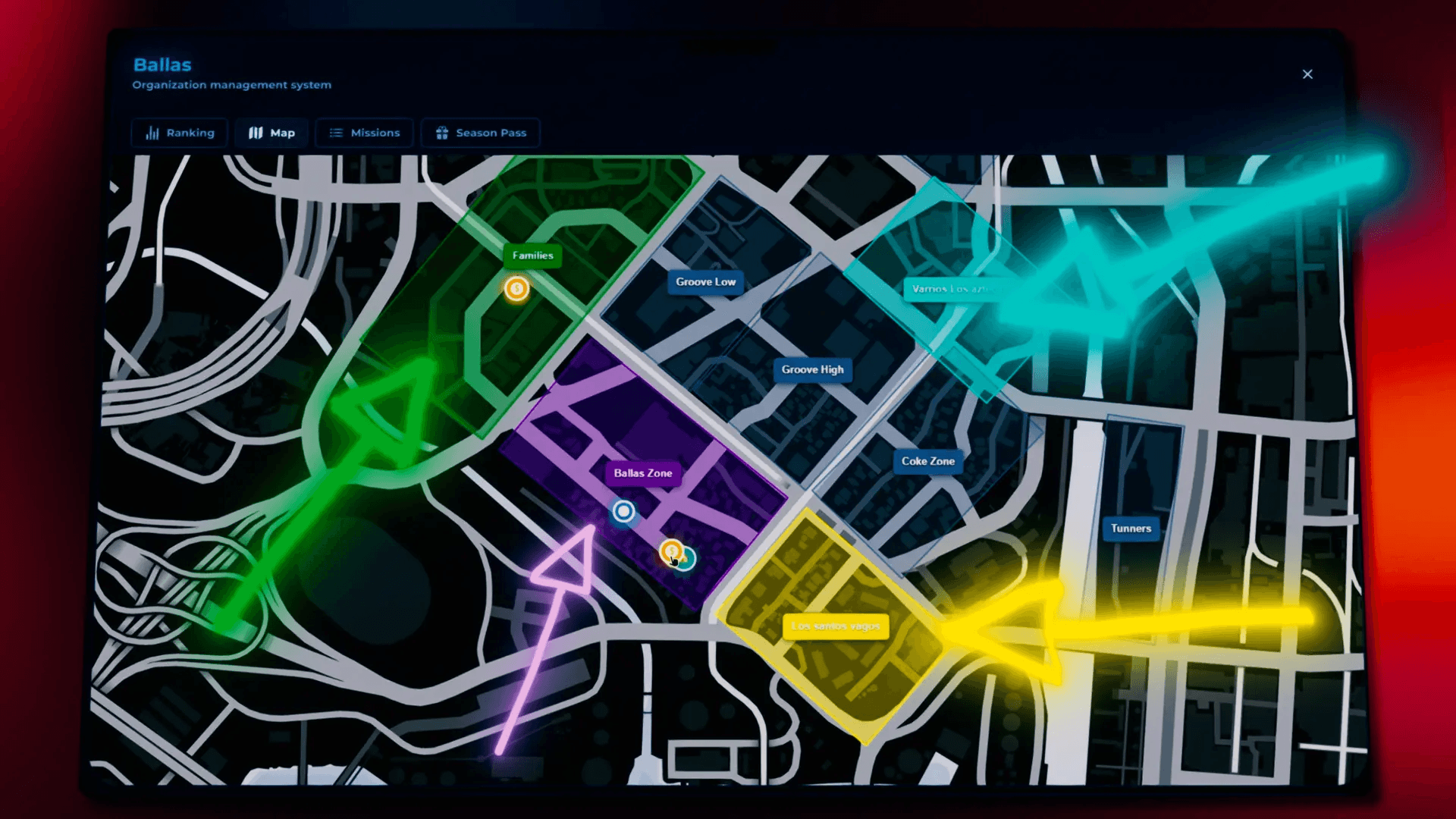Image resolution: width=1456 pixels, height=819 pixels.
Task: Click the folded map icon on the Map tab
Action: pyautogui.click(x=255, y=132)
